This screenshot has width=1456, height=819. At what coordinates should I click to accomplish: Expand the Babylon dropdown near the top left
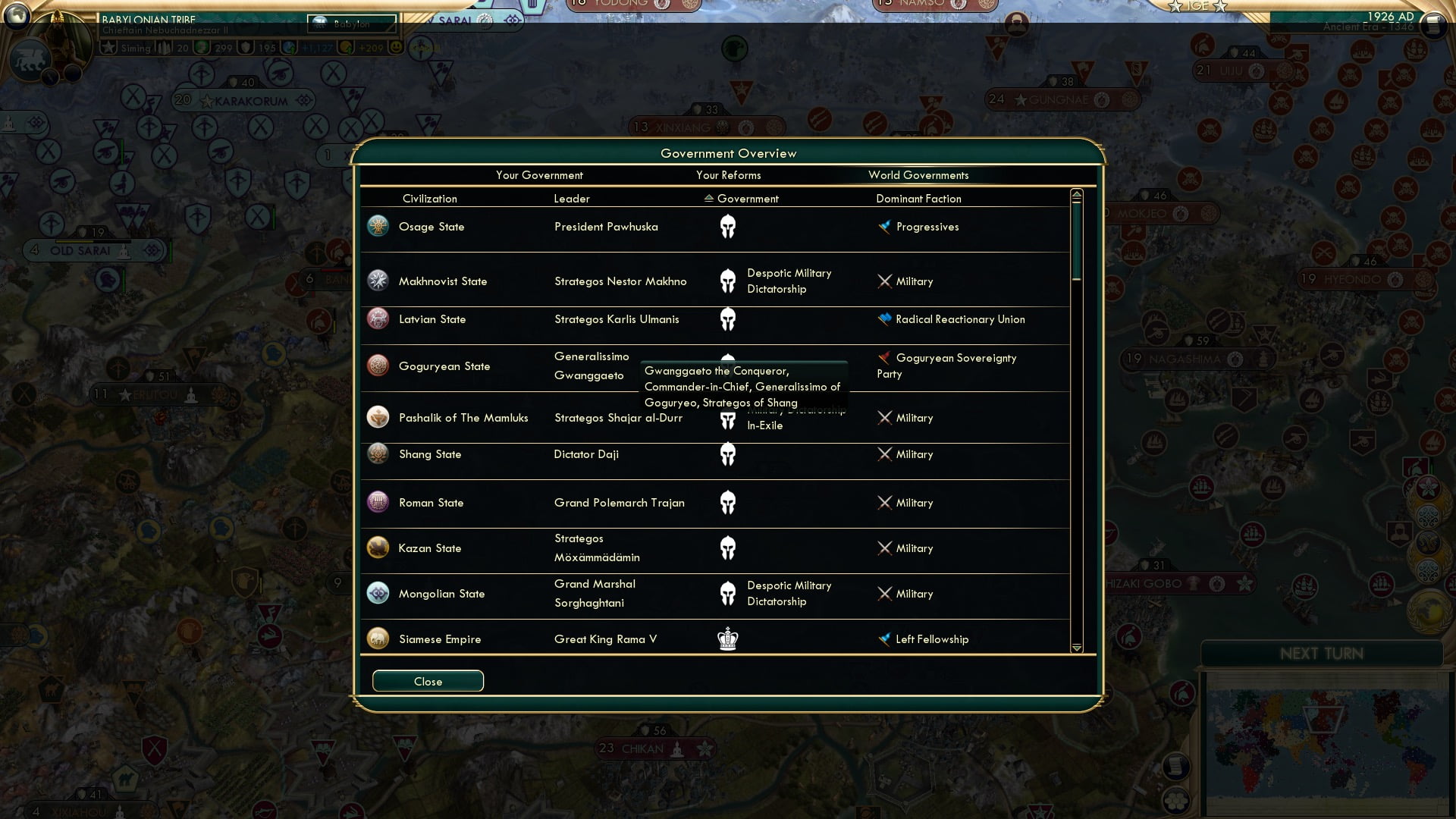(x=353, y=24)
